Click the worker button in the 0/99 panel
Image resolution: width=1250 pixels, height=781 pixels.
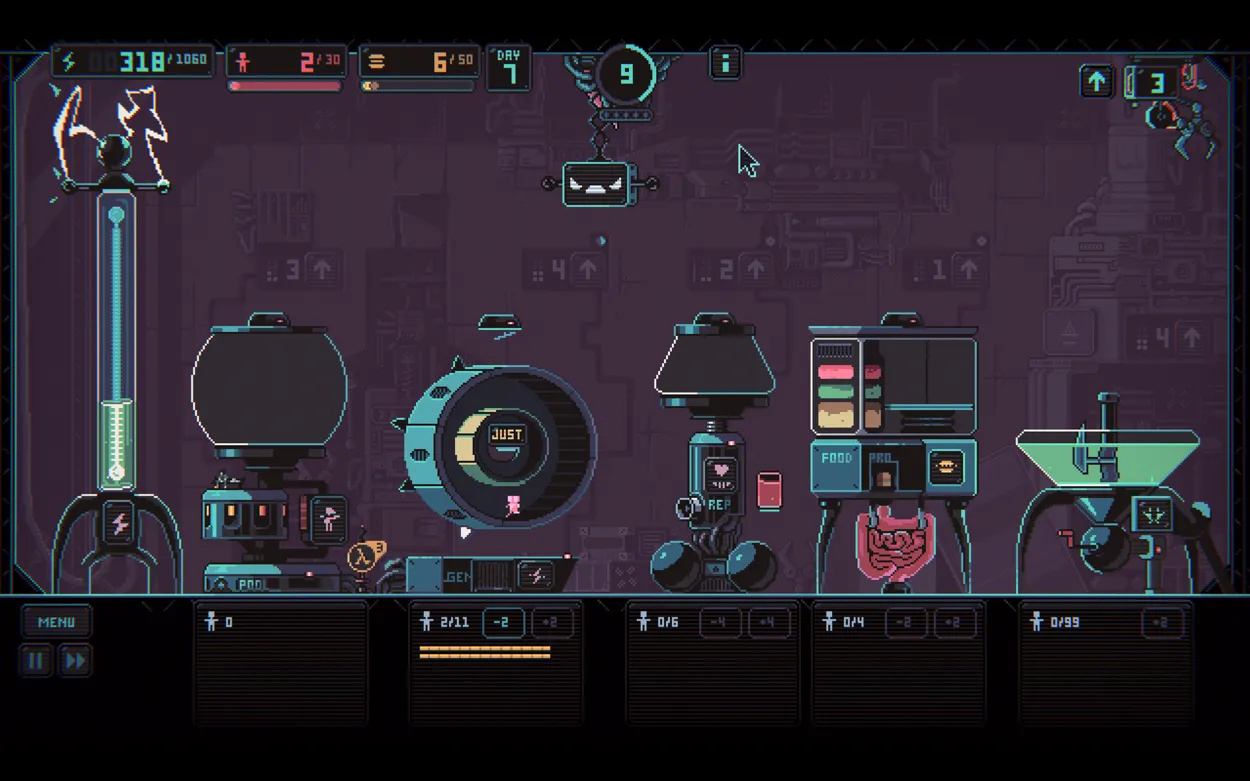tap(1160, 623)
